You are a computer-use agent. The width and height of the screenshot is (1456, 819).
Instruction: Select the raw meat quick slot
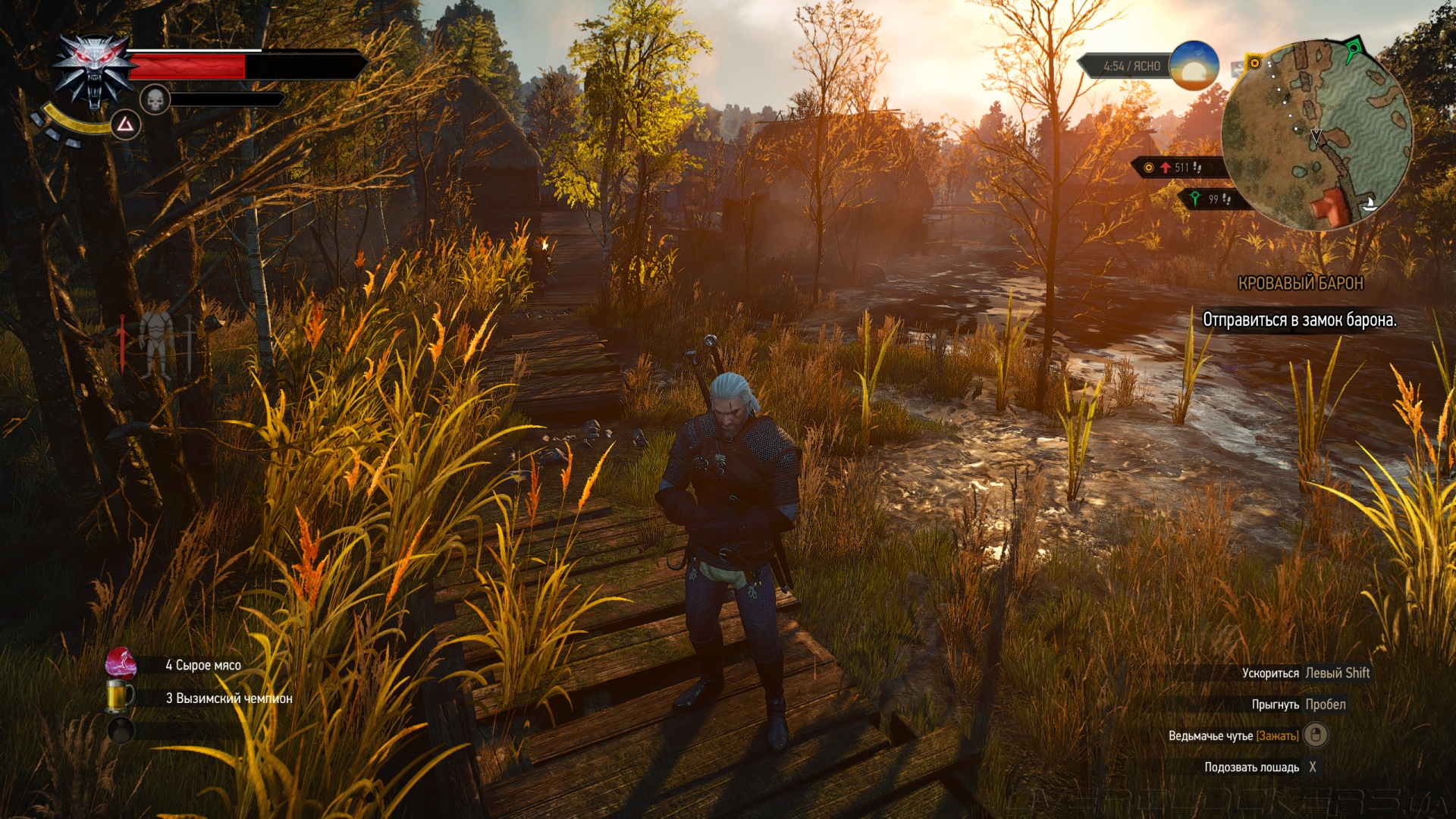pos(121,664)
